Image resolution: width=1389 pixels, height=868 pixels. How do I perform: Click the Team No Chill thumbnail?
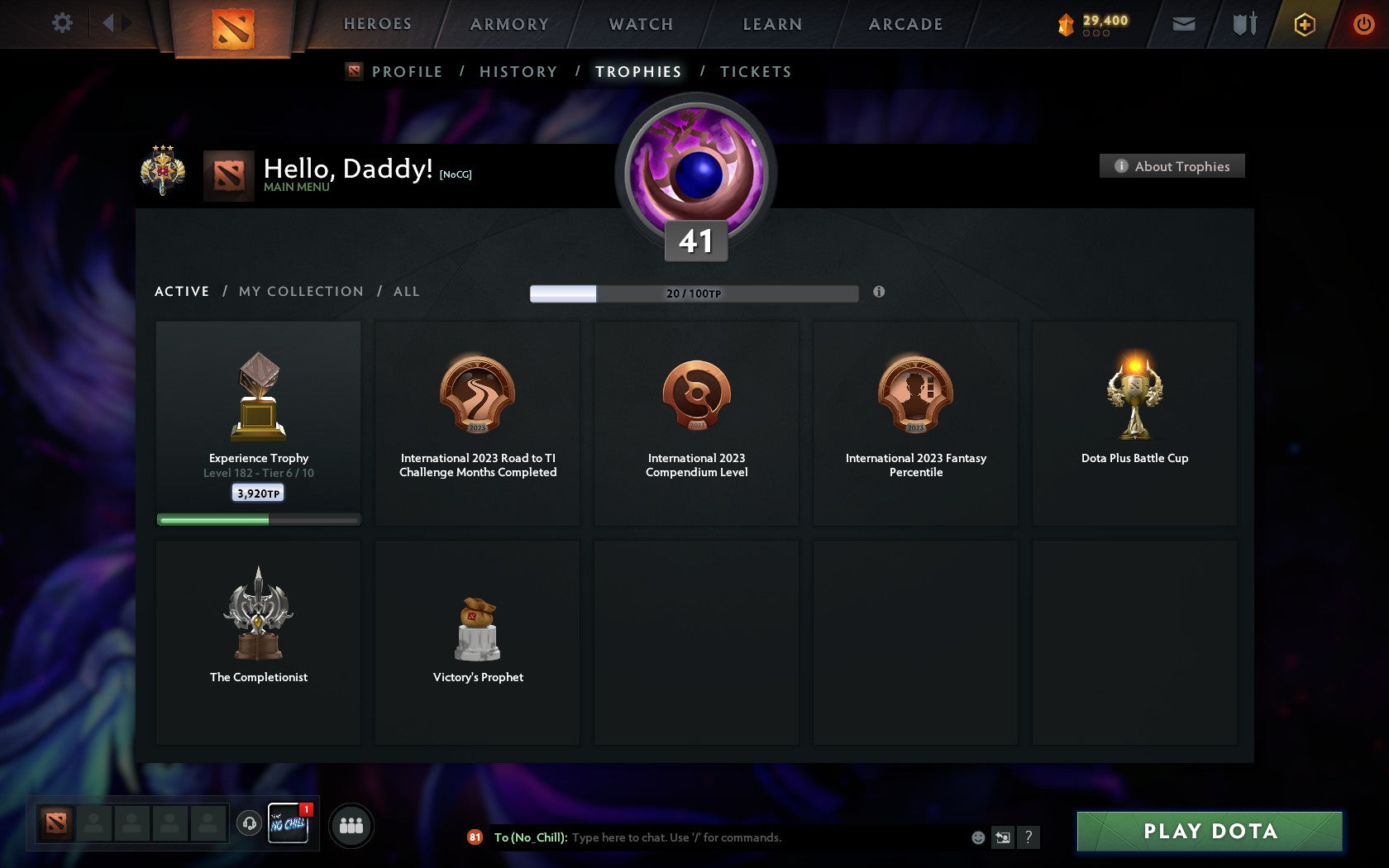coord(289,824)
